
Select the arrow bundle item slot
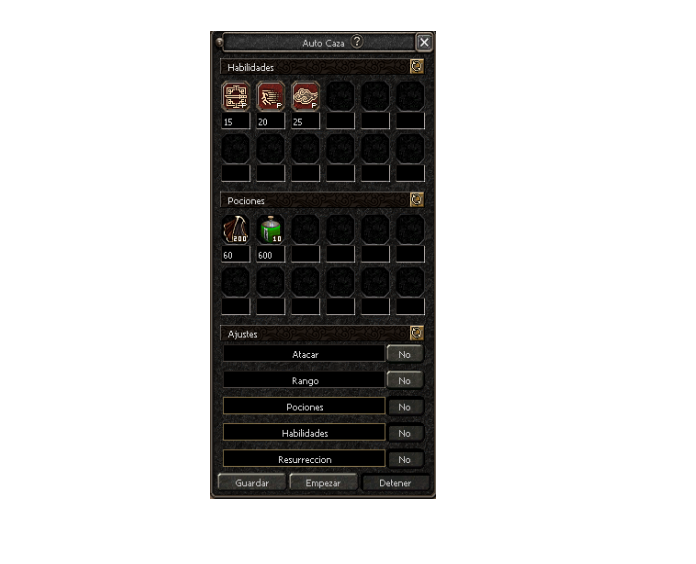pyautogui.click(x=236, y=230)
